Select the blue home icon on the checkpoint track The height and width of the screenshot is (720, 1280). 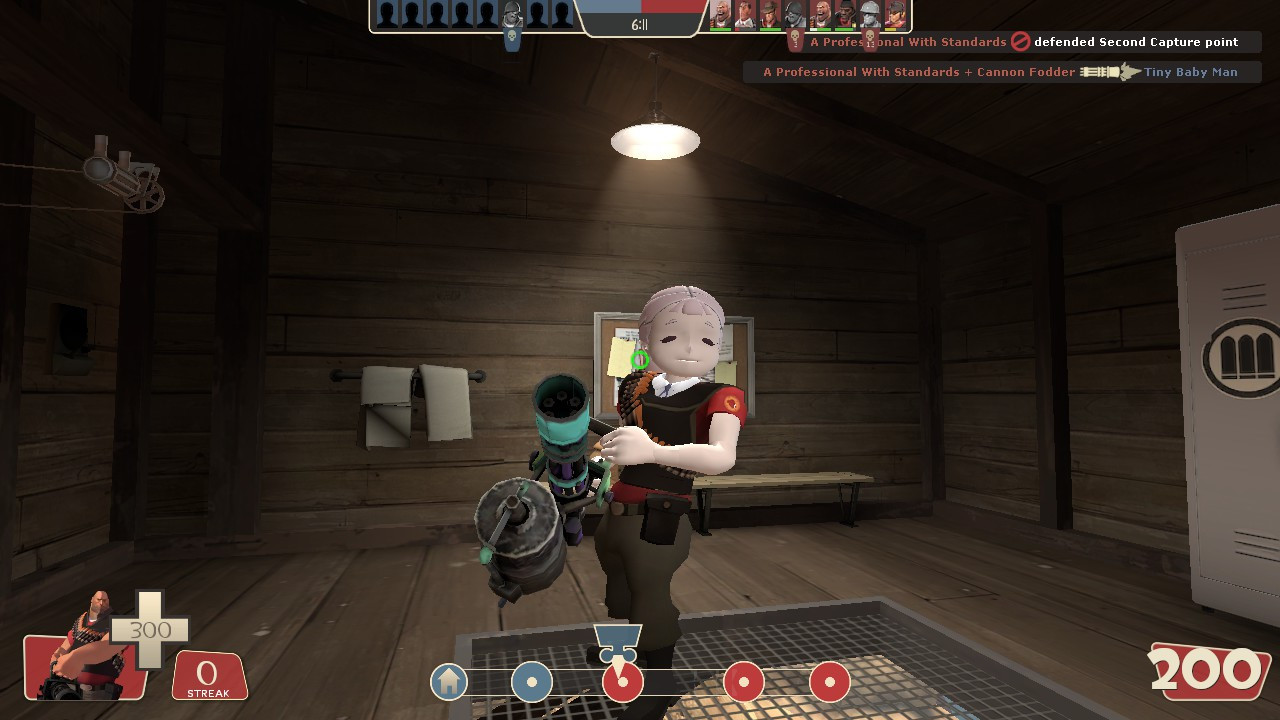tap(449, 682)
